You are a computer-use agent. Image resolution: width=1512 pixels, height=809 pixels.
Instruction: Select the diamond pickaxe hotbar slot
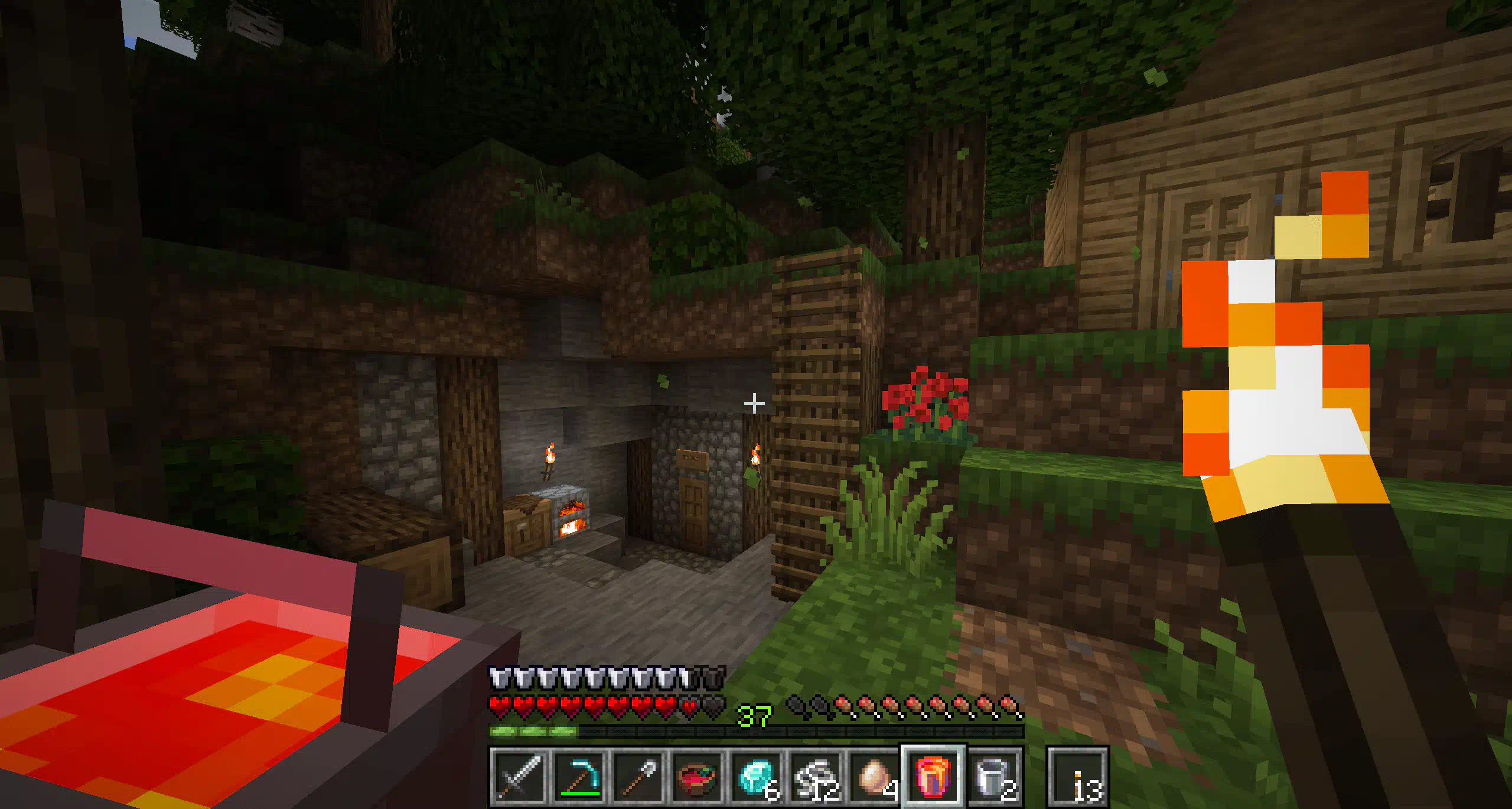point(578,776)
